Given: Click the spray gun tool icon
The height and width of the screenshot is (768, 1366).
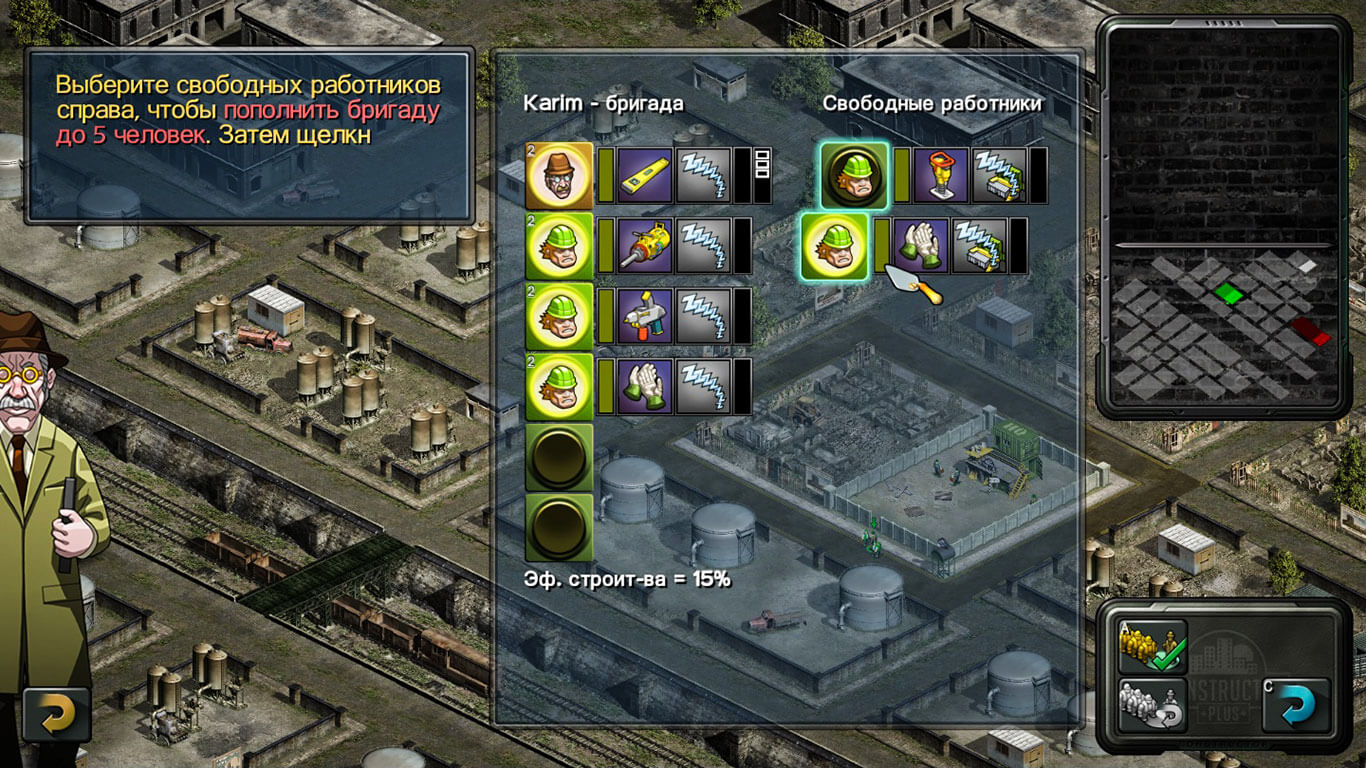Looking at the screenshot, I should click(x=645, y=316).
